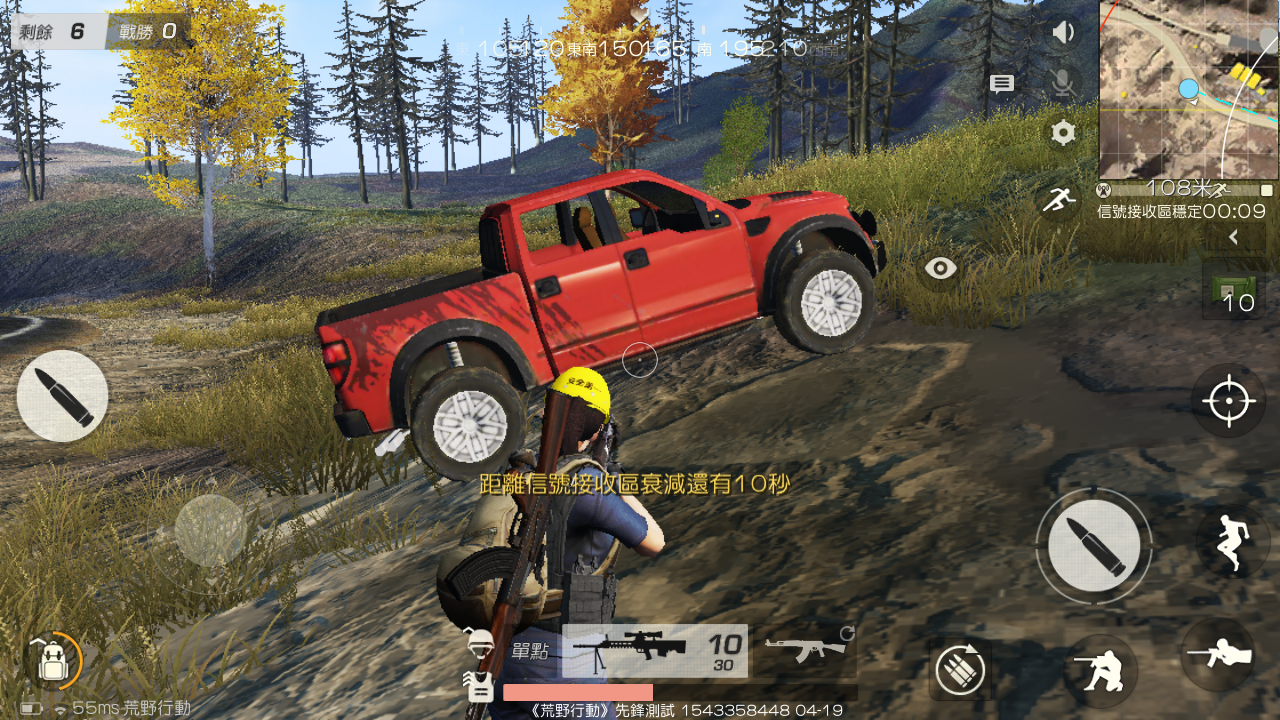
Task: Make the character jump
Action: coord(1232,542)
